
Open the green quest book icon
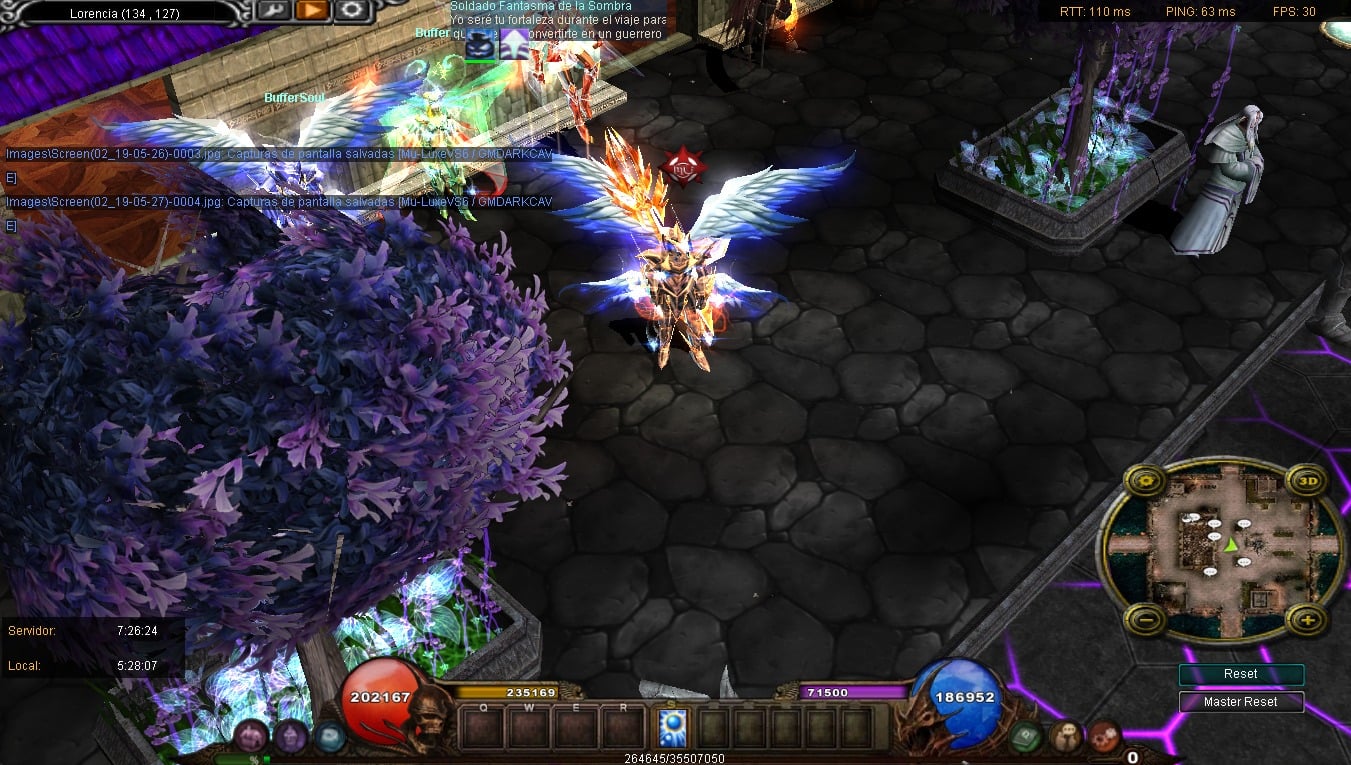[1026, 736]
